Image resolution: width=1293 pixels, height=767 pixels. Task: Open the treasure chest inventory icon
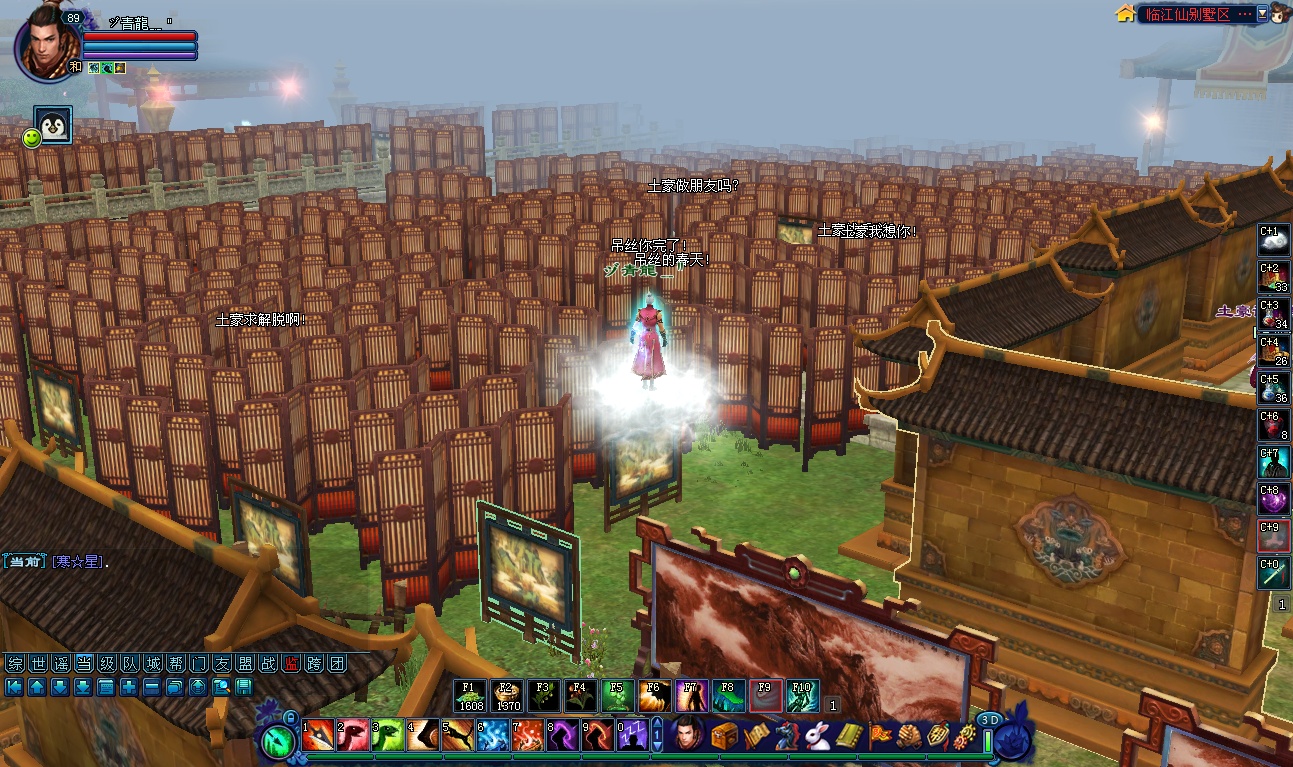(724, 736)
